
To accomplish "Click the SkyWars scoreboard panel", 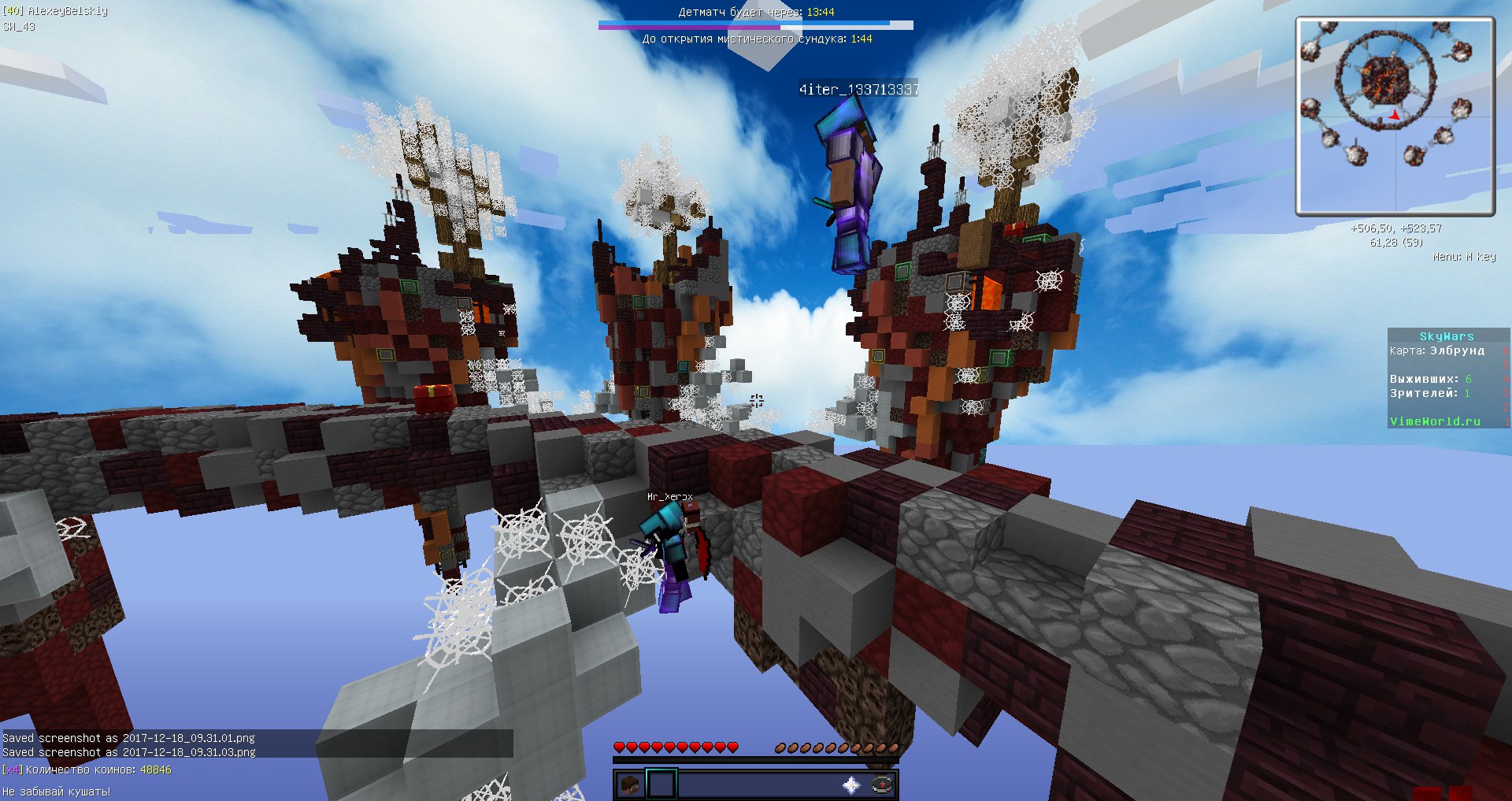I will tap(1447, 379).
